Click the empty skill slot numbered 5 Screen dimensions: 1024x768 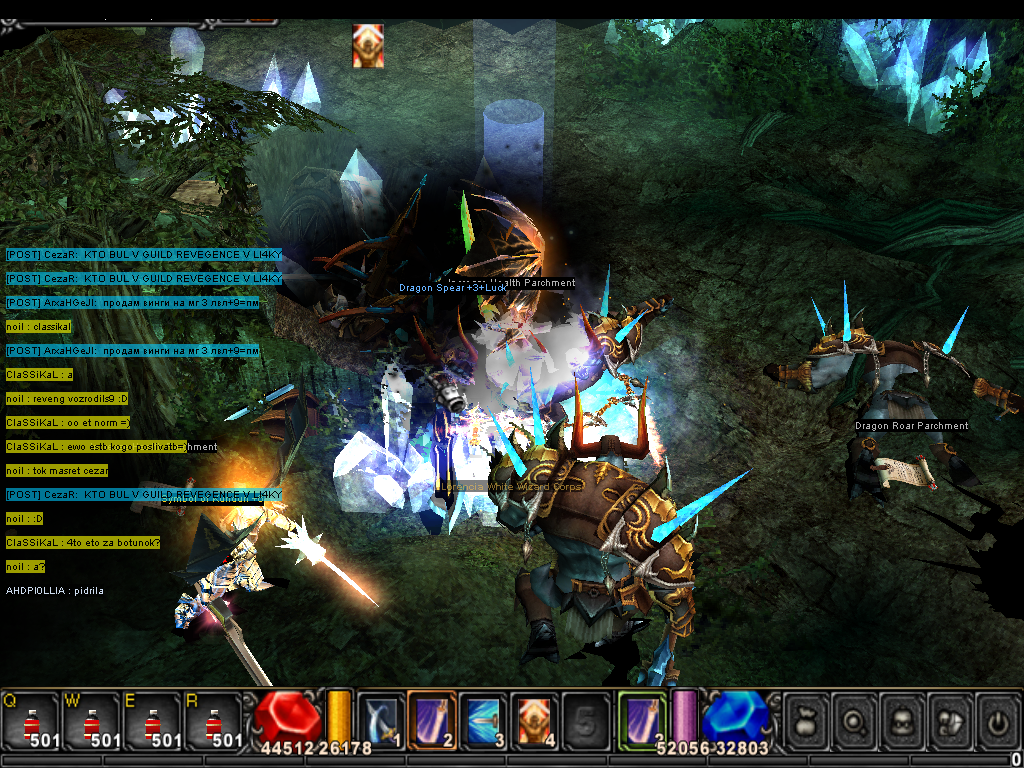585,720
